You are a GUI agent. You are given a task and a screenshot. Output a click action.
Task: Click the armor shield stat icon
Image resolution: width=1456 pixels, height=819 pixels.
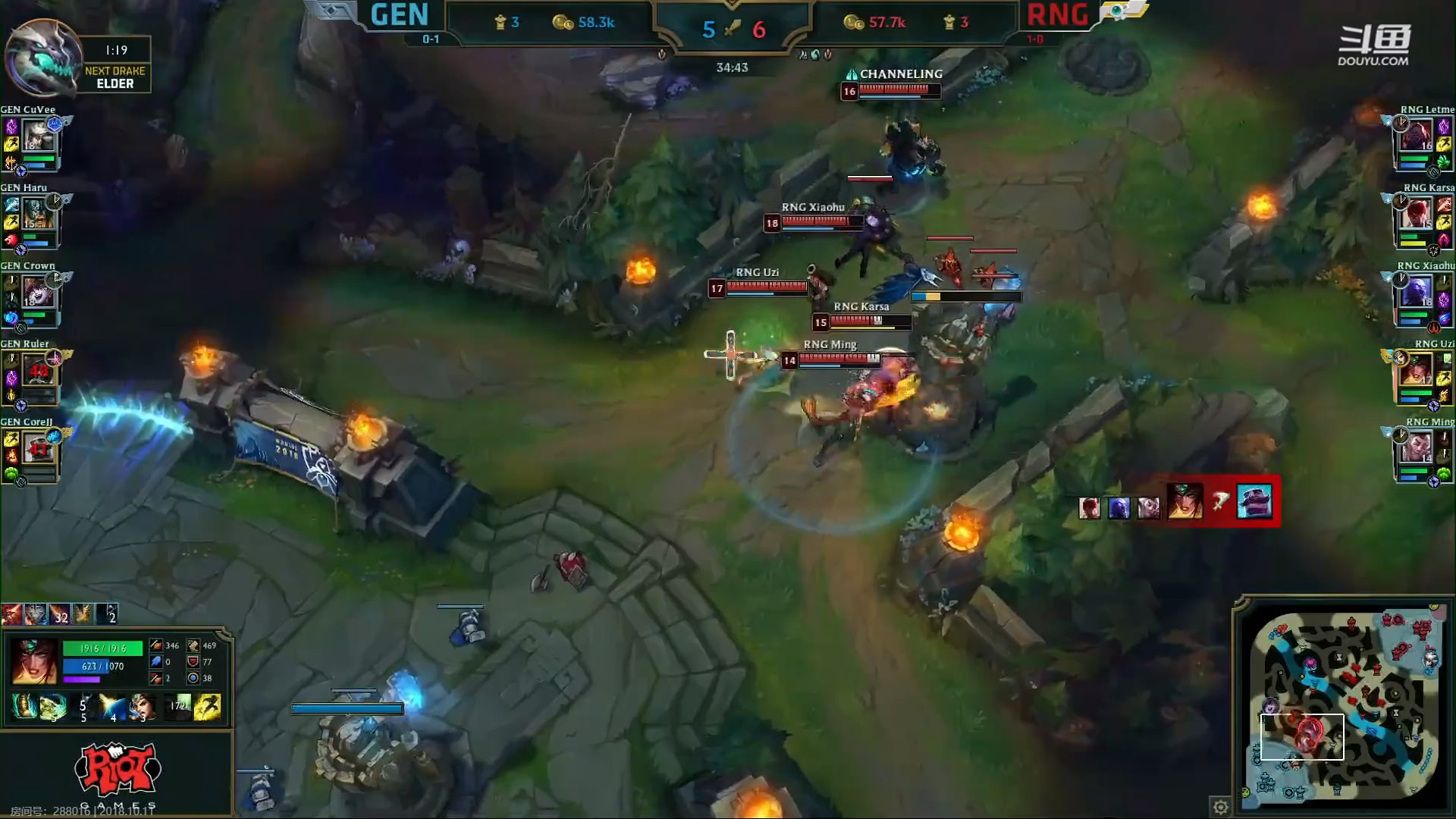coord(194,664)
